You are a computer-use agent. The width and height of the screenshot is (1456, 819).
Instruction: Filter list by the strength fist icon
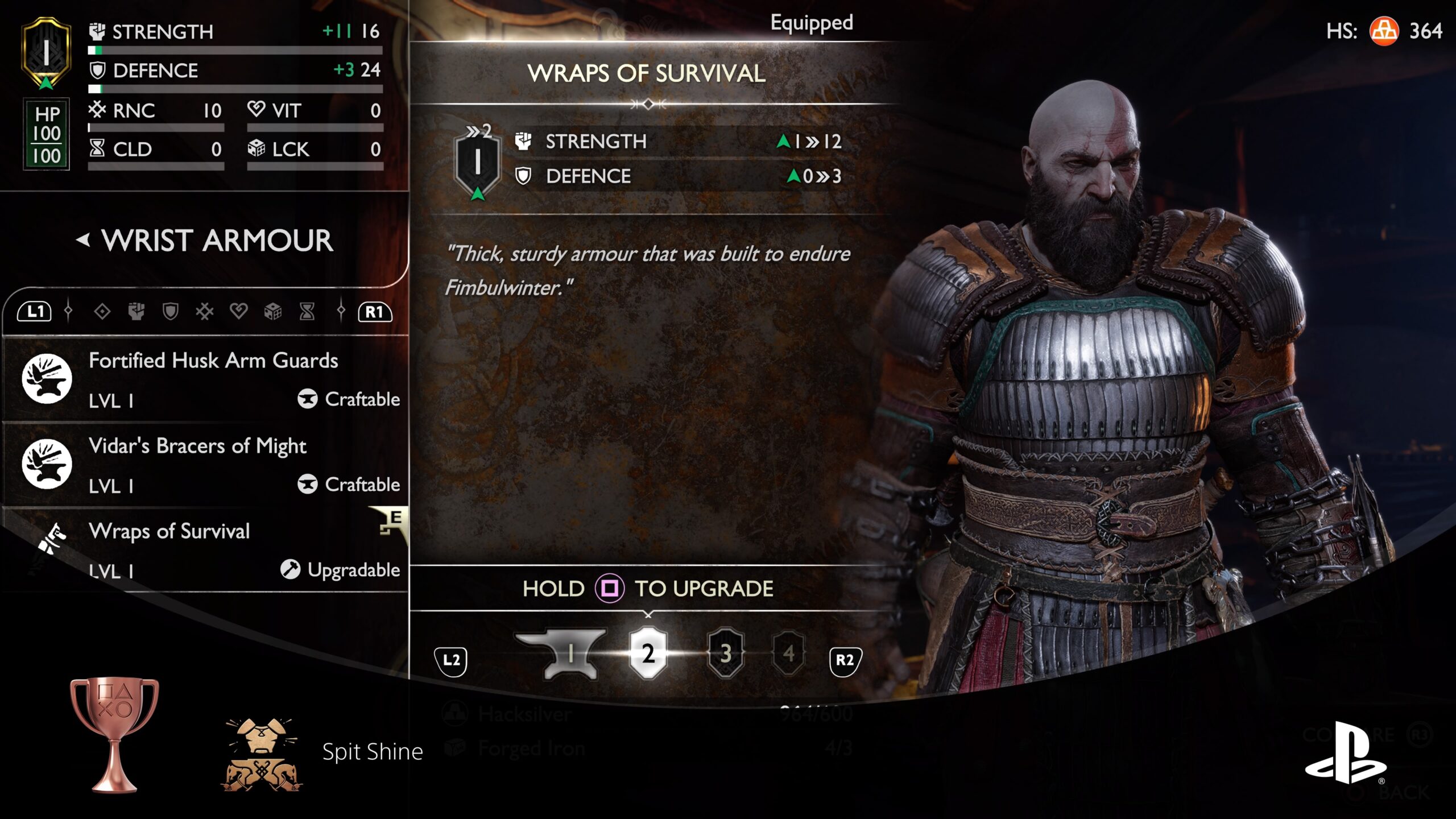point(136,311)
